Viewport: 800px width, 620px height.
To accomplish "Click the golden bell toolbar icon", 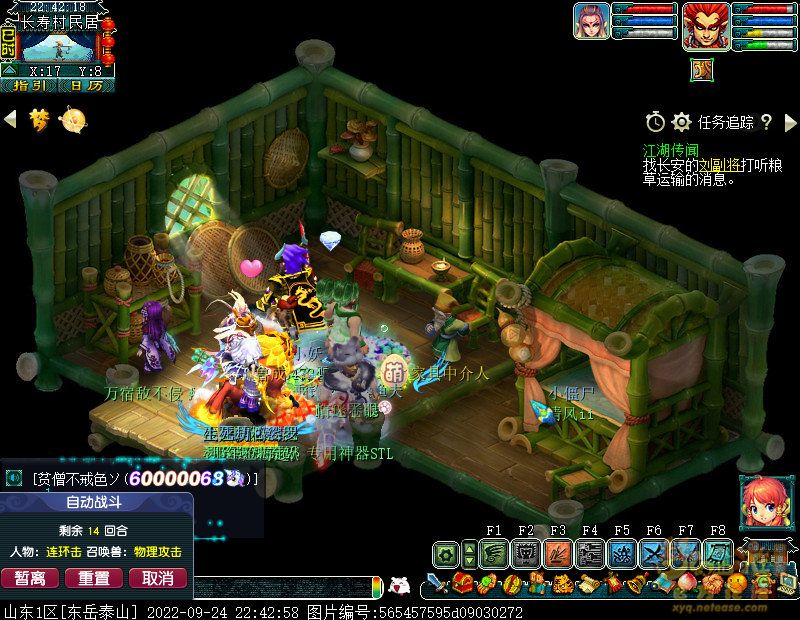I will [636, 584].
